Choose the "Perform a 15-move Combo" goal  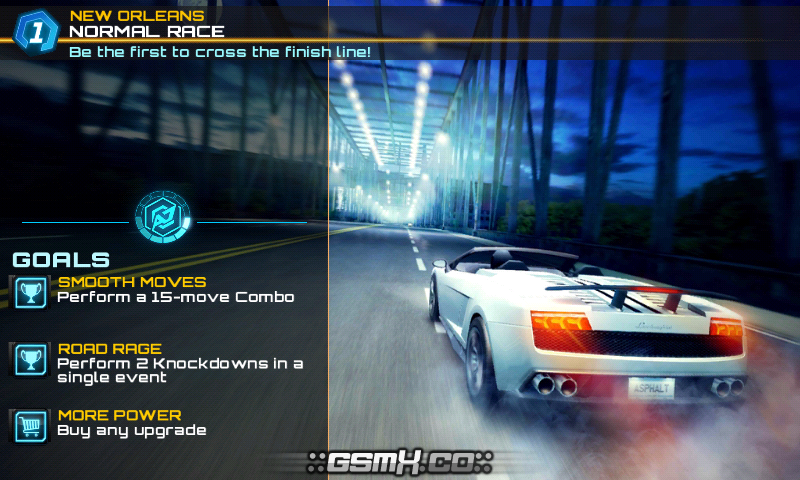click(175, 297)
